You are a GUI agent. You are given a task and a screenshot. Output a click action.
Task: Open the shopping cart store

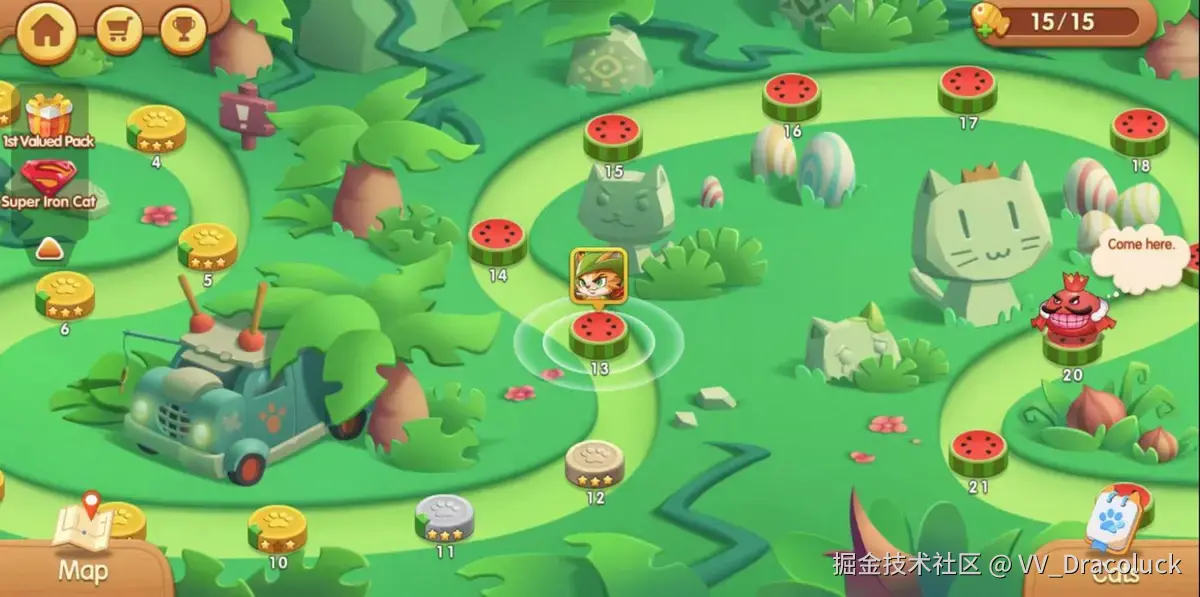[120, 31]
